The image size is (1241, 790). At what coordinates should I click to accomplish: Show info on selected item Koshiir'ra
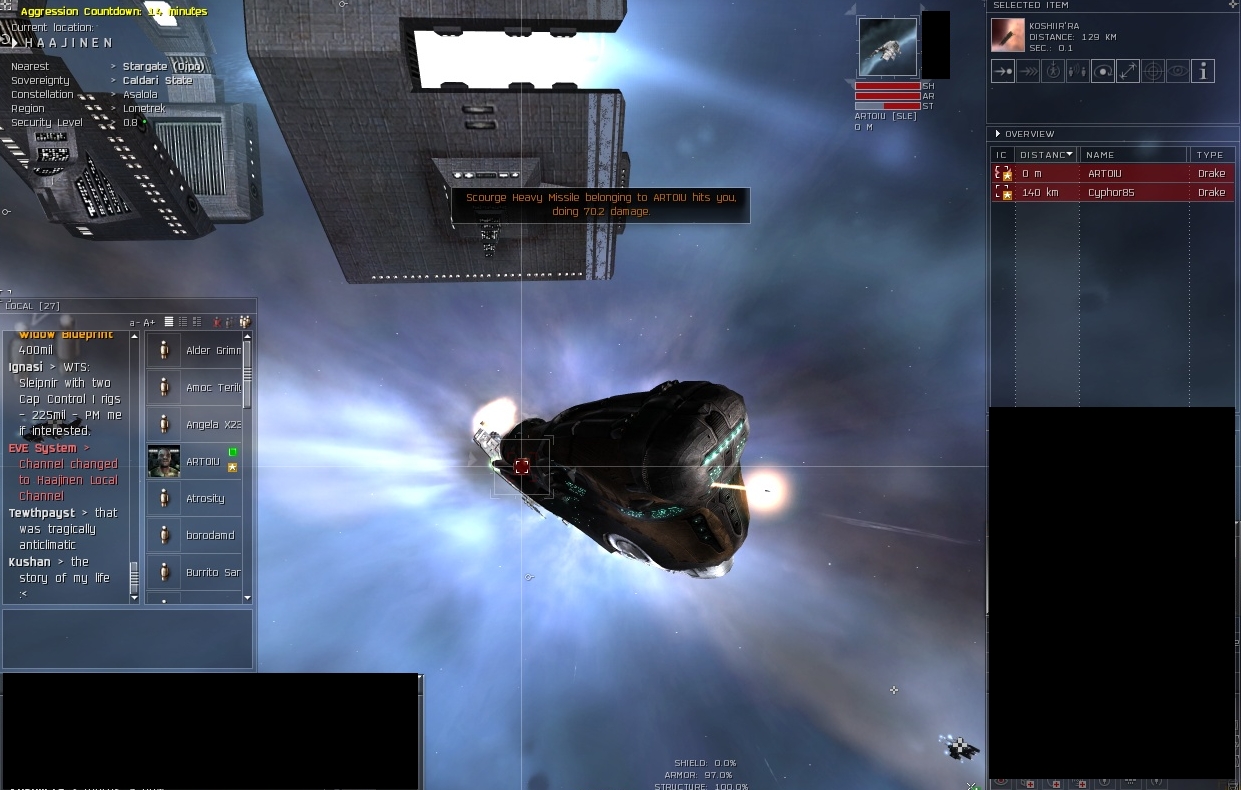1203,71
